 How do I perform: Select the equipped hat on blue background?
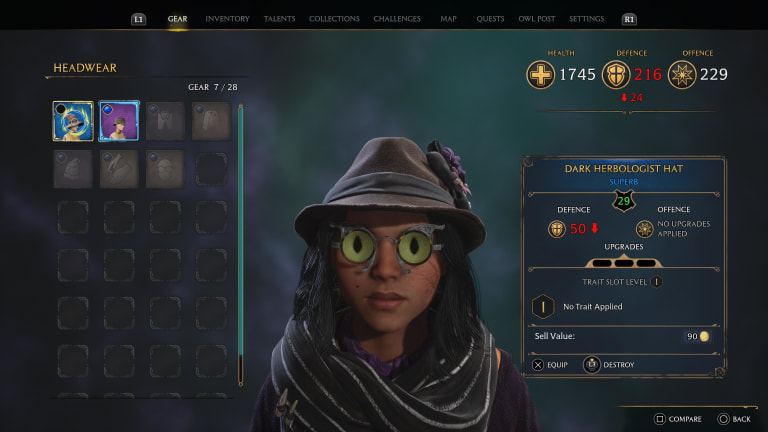pyautogui.click(x=73, y=121)
